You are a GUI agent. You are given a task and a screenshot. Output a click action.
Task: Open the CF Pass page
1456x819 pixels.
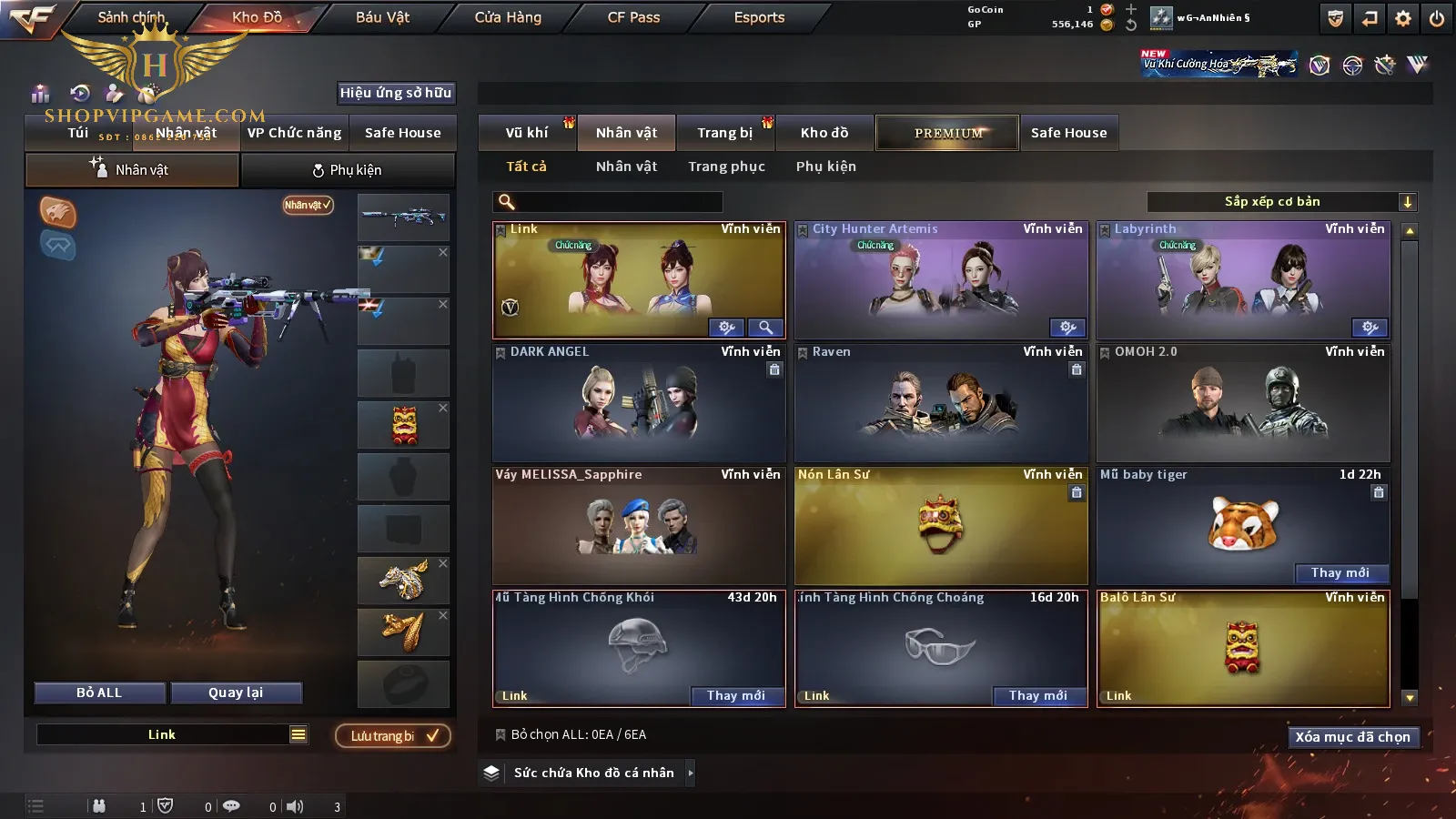tap(633, 17)
